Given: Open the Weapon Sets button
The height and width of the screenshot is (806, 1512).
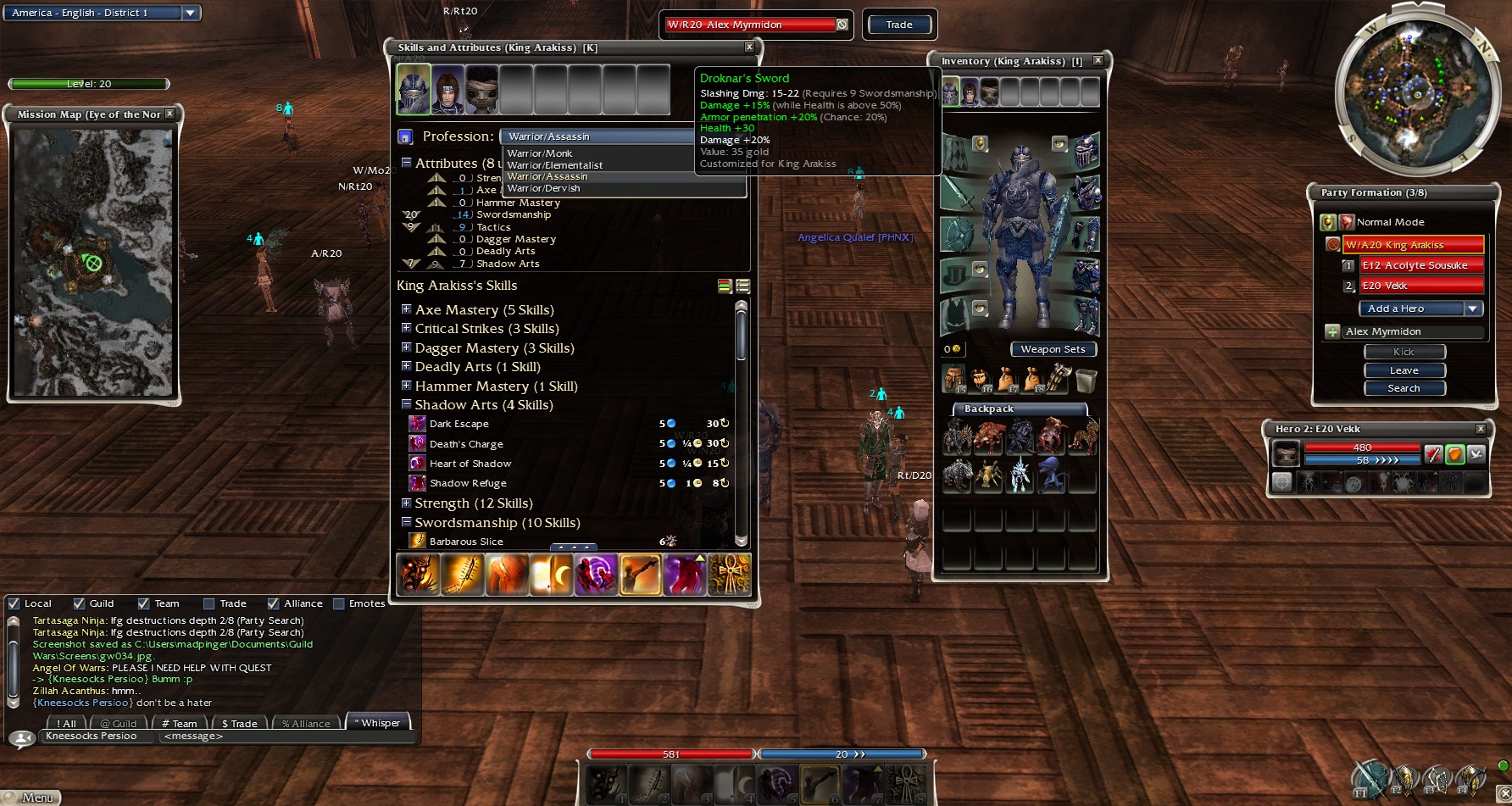Looking at the screenshot, I should [1053, 349].
